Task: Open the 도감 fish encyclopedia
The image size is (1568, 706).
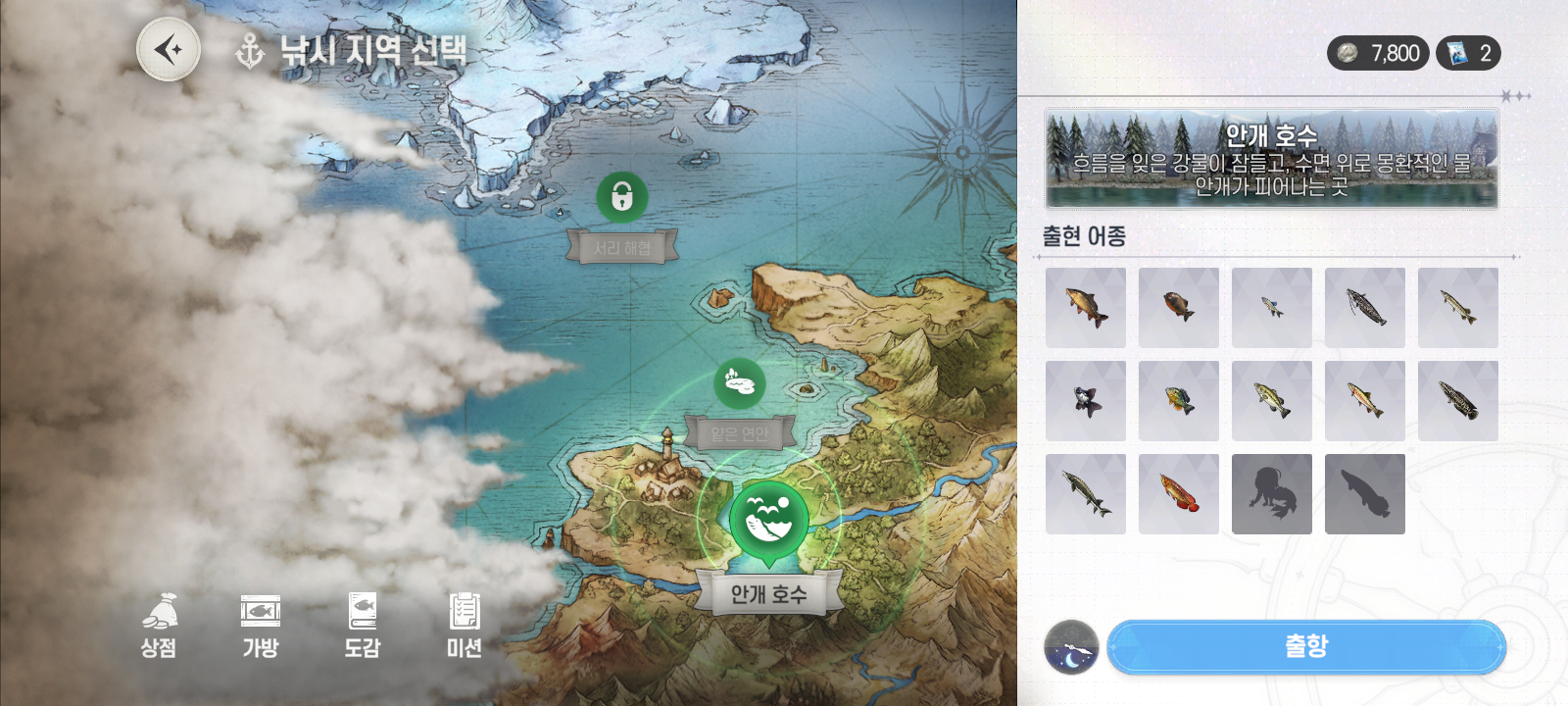Action: pyautogui.click(x=363, y=625)
